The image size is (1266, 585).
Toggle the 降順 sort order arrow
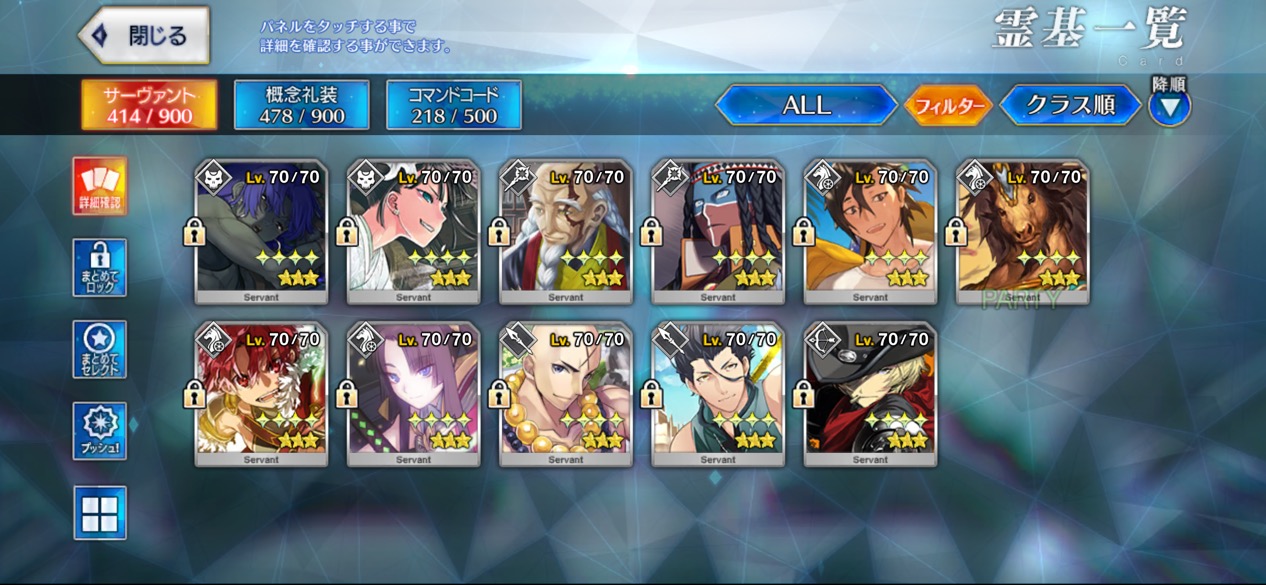[1169, 106]
